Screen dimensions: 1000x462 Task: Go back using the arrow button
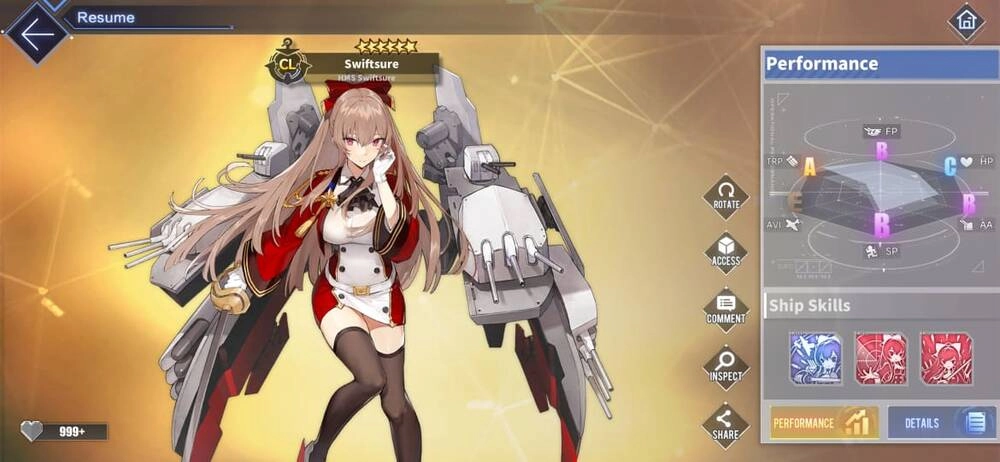click(x=37, y=33)
